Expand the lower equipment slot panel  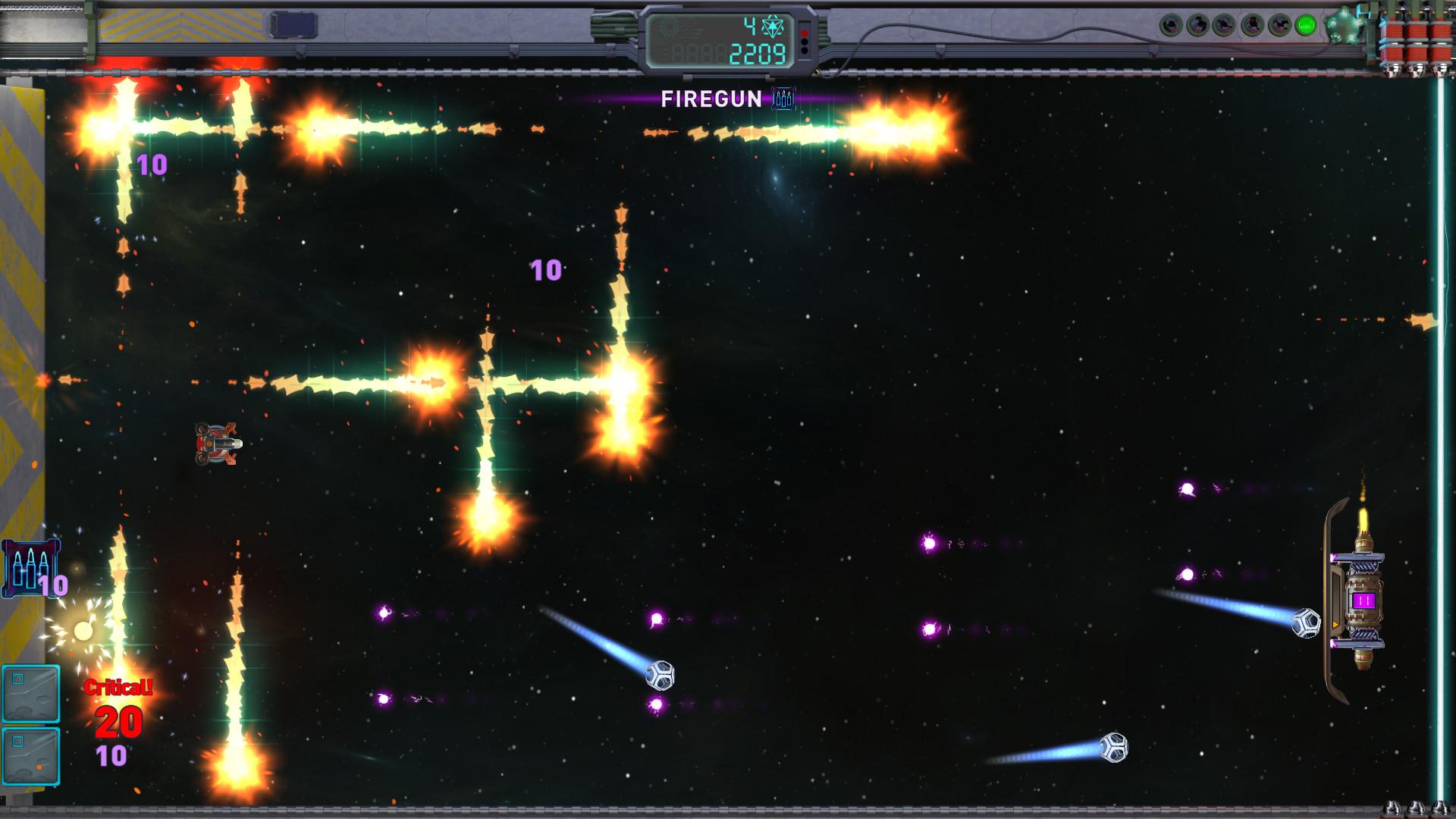tap(31, 756)
